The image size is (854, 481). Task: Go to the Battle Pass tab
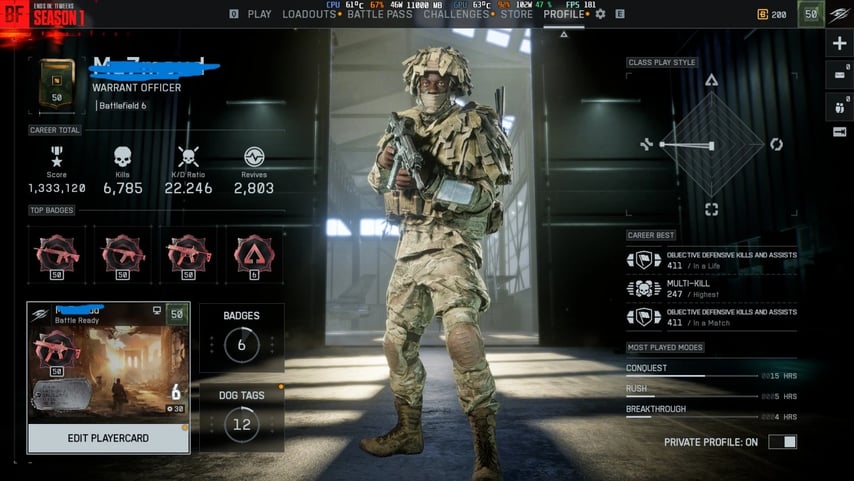click(x=379, y=14)
